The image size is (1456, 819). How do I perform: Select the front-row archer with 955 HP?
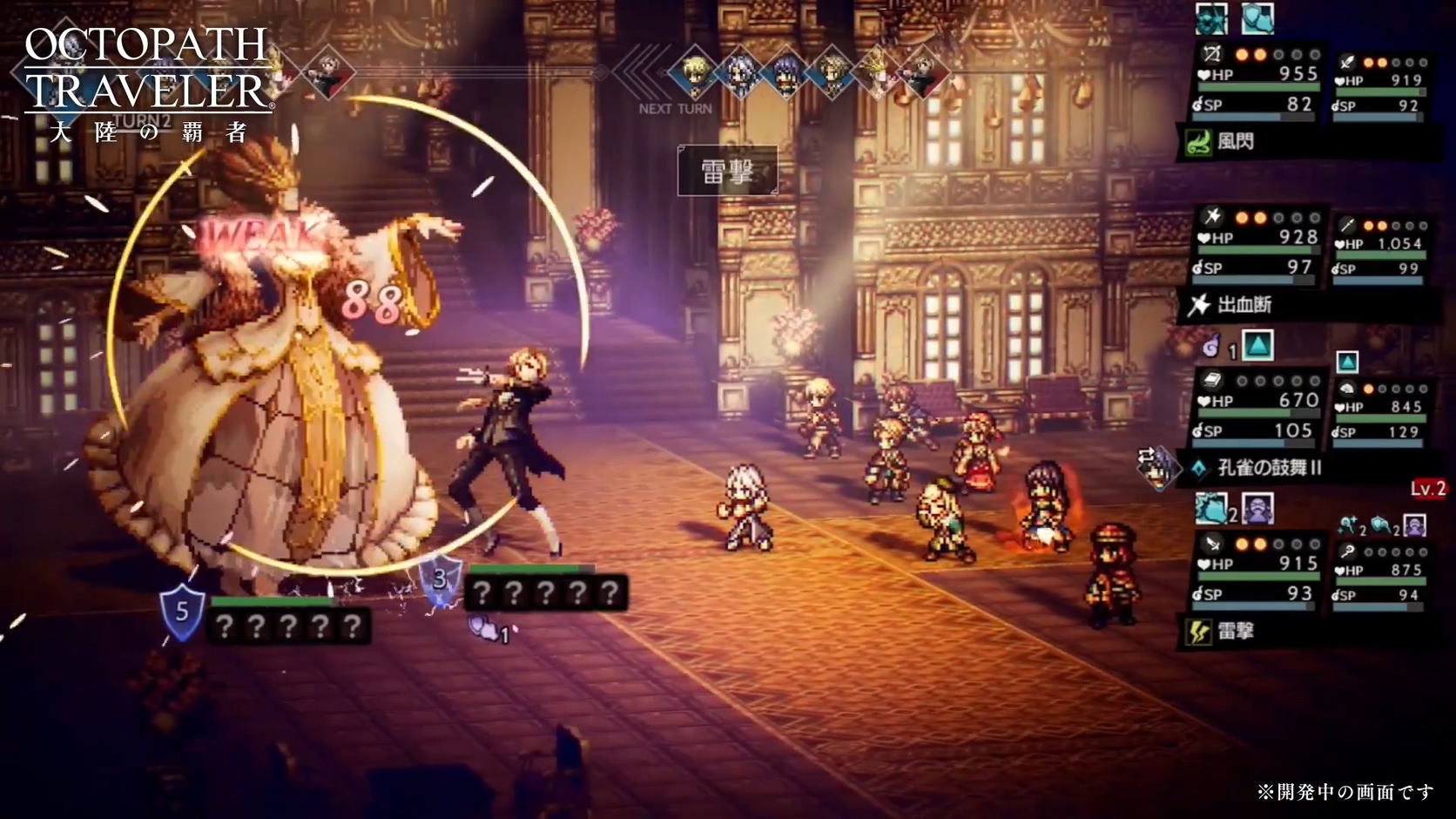pyautogui.click(x=1258, y=81)
